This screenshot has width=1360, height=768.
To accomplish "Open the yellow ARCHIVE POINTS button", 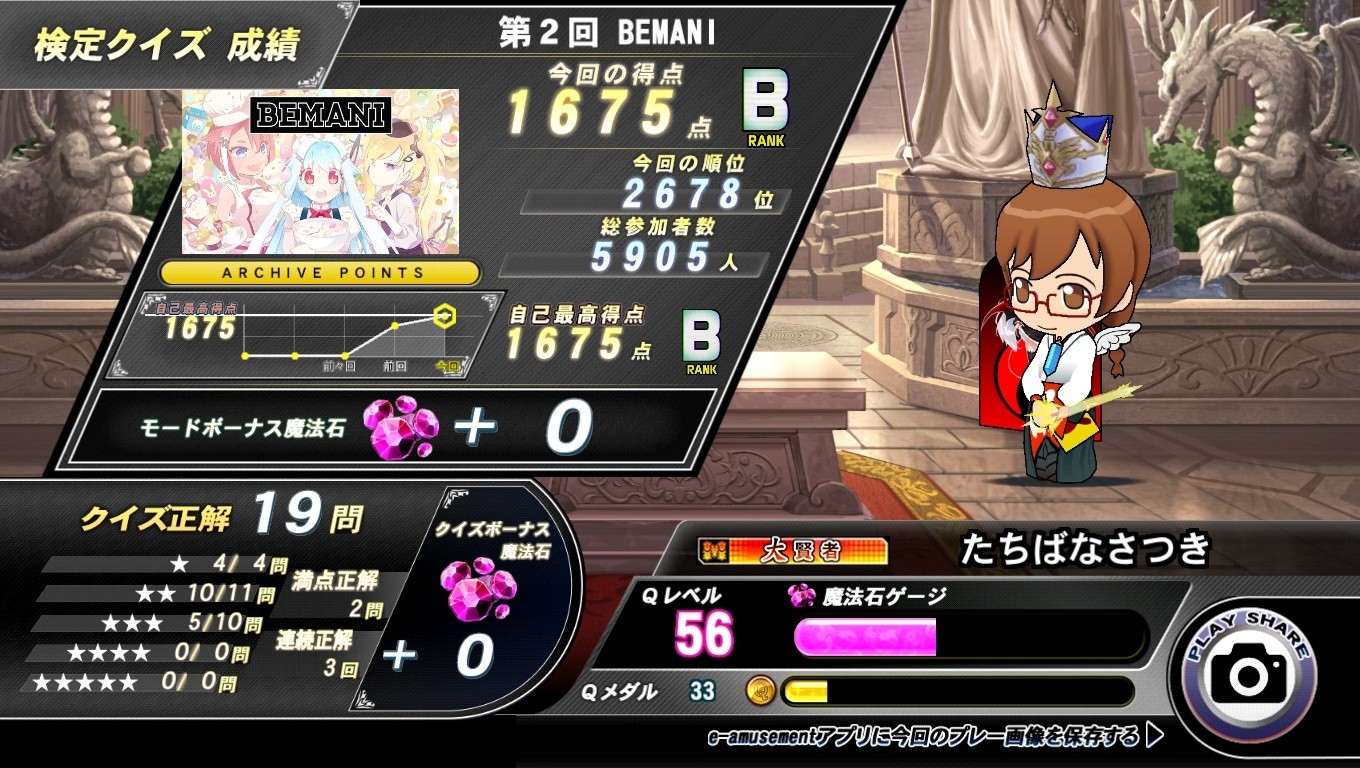I will tap(320, 272).
